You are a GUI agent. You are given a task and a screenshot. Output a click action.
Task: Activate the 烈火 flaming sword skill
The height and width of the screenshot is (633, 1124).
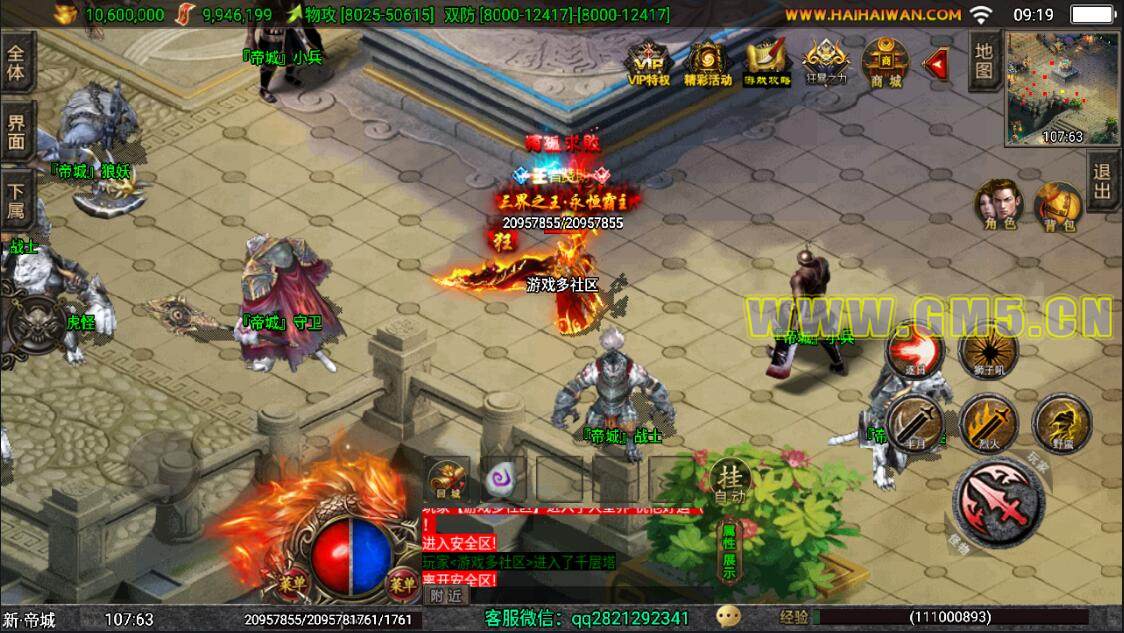[x=988, y=422]
